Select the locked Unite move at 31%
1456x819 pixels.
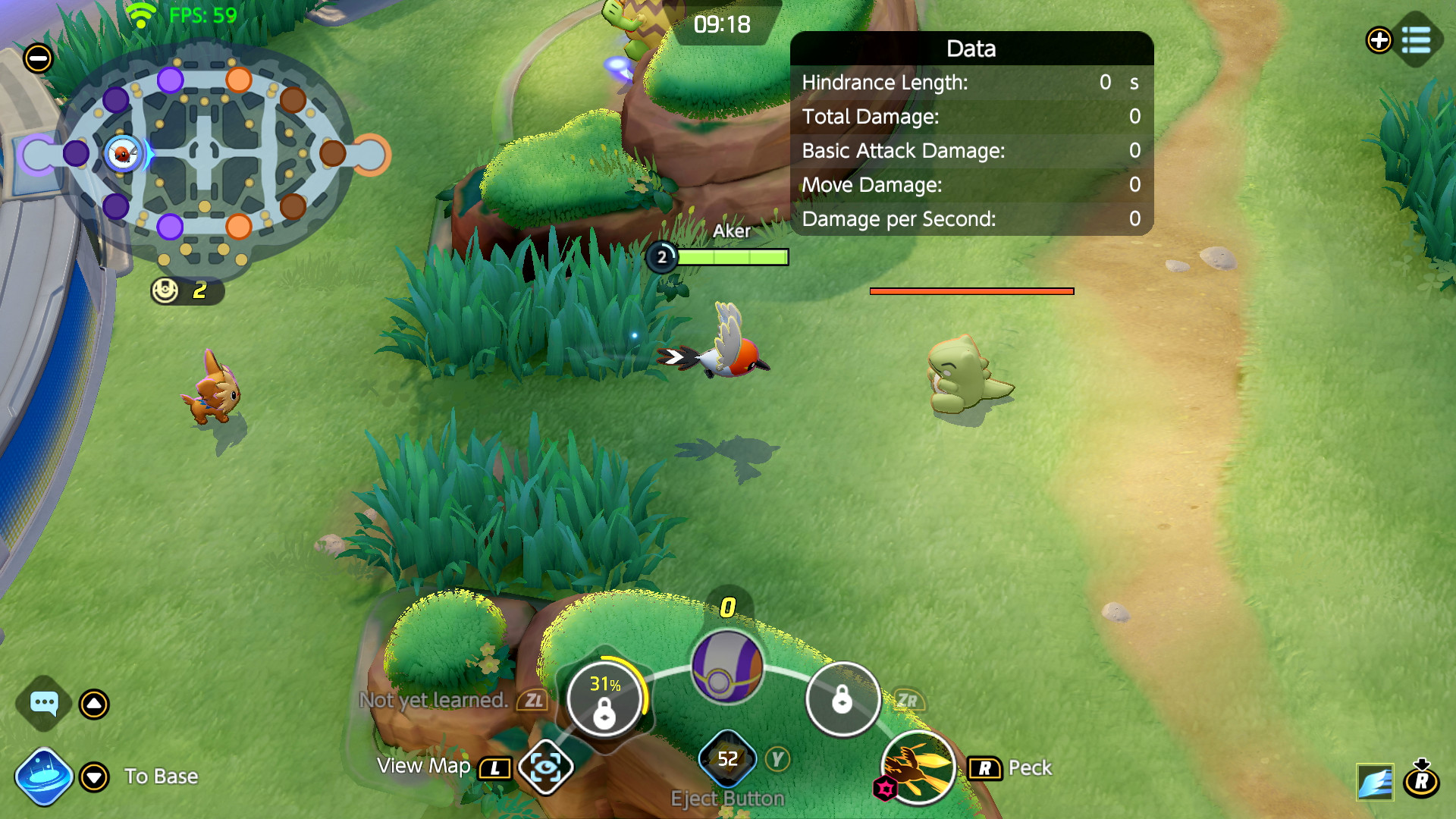pyautogui.click(x=604, y=700)
